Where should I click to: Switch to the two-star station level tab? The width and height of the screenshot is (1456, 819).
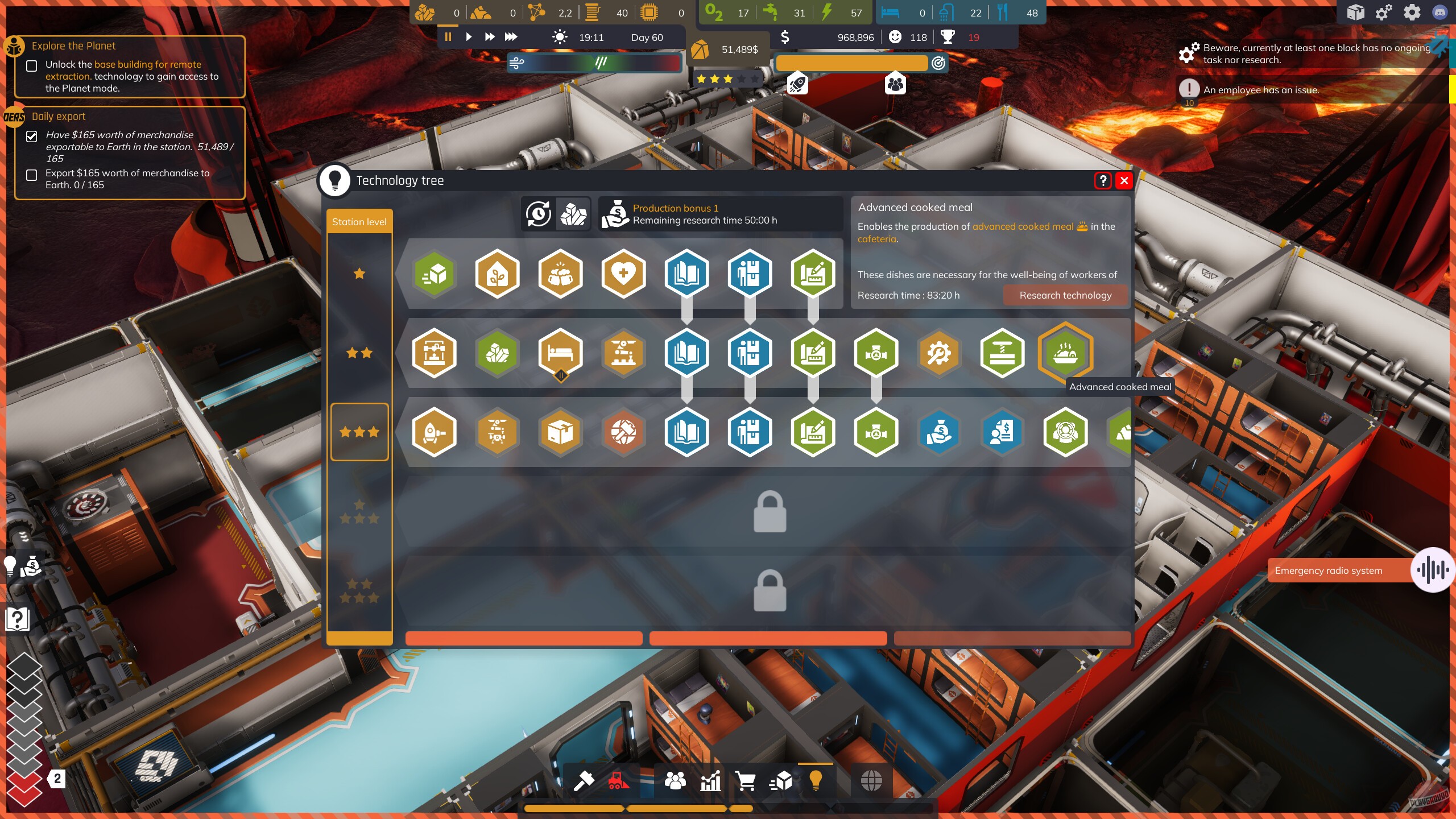tap(359, 353)
